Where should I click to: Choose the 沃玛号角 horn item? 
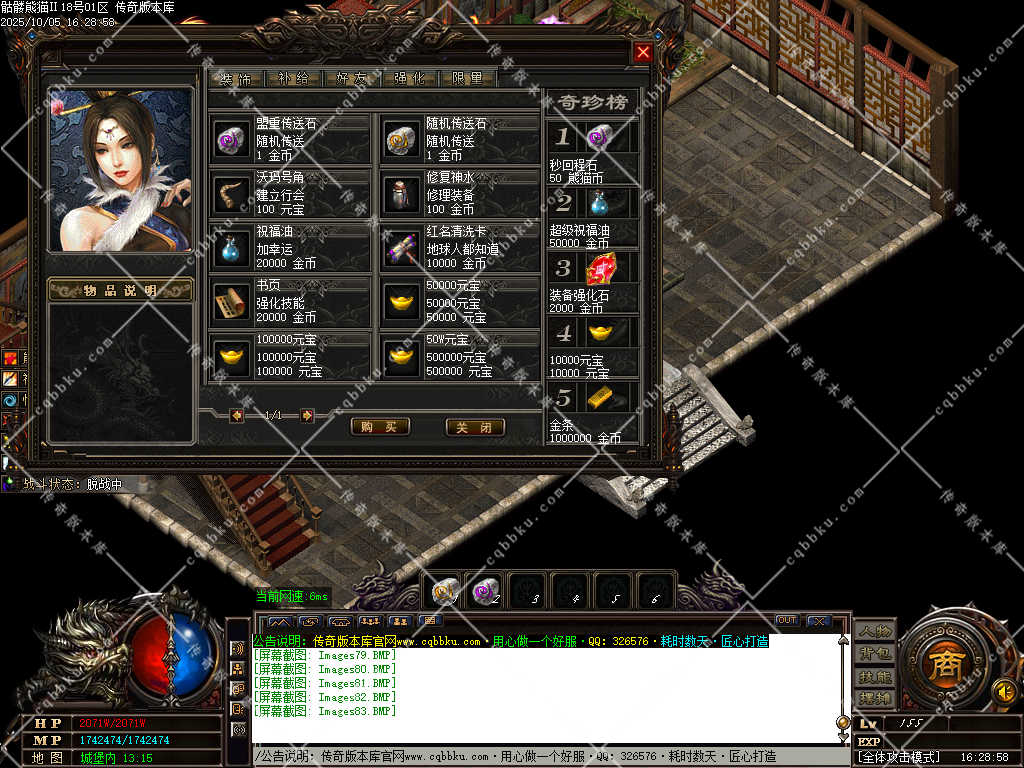231,192
